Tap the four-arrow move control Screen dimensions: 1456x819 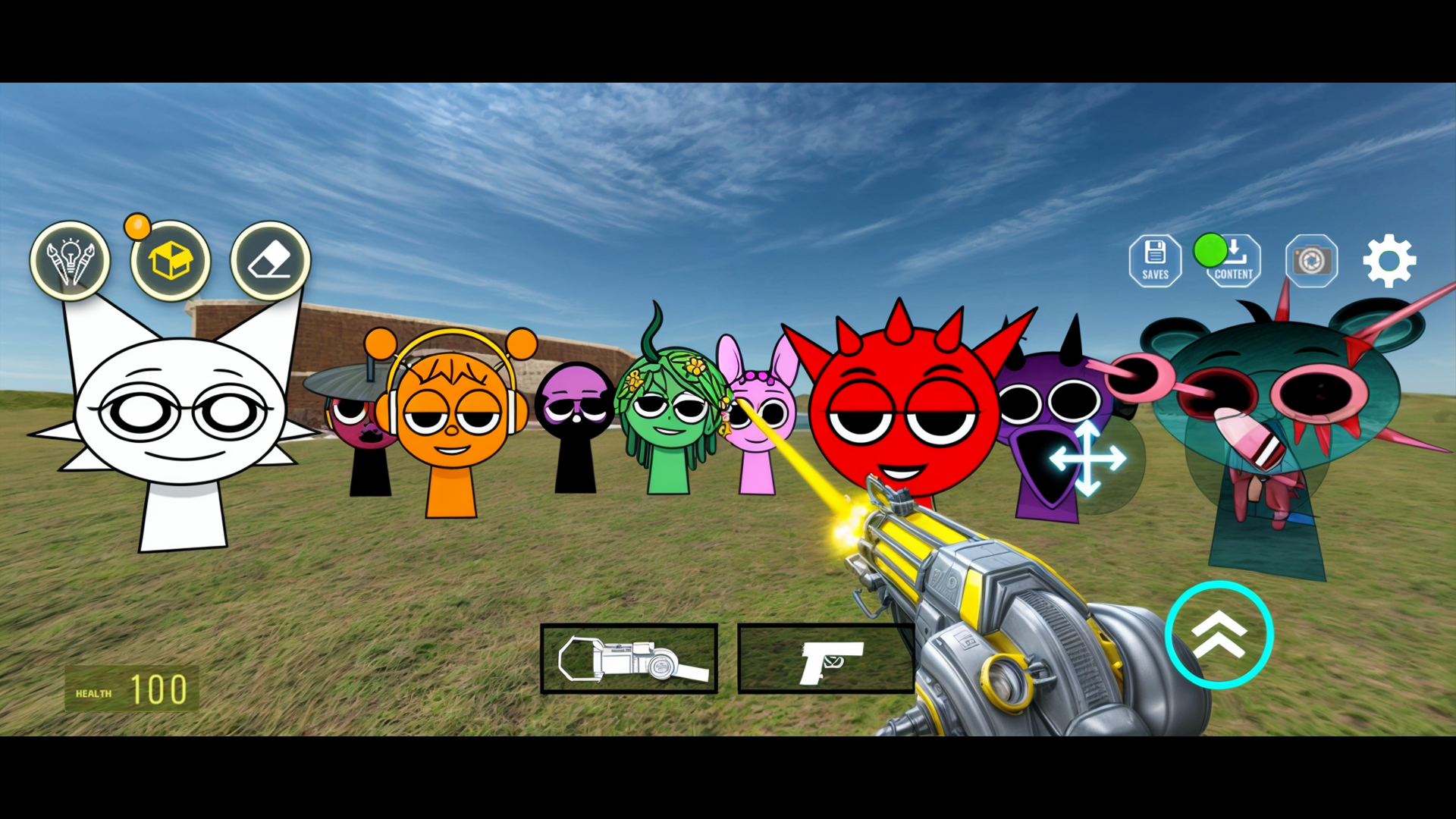(x=1087, y=459)
